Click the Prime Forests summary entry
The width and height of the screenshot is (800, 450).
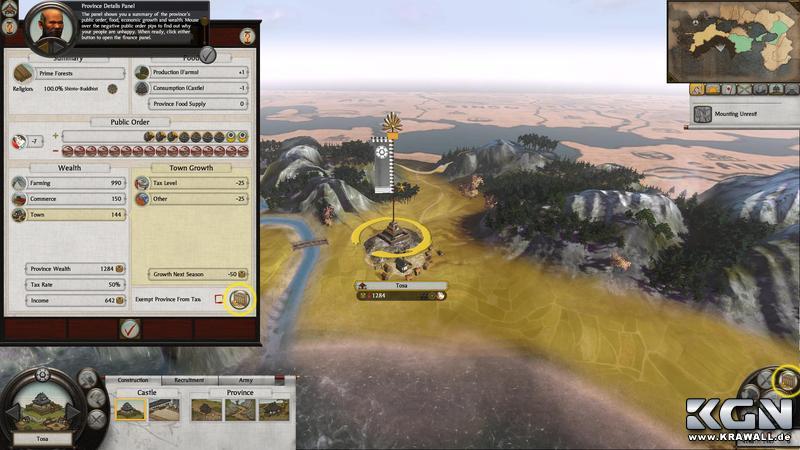[69, 74]
